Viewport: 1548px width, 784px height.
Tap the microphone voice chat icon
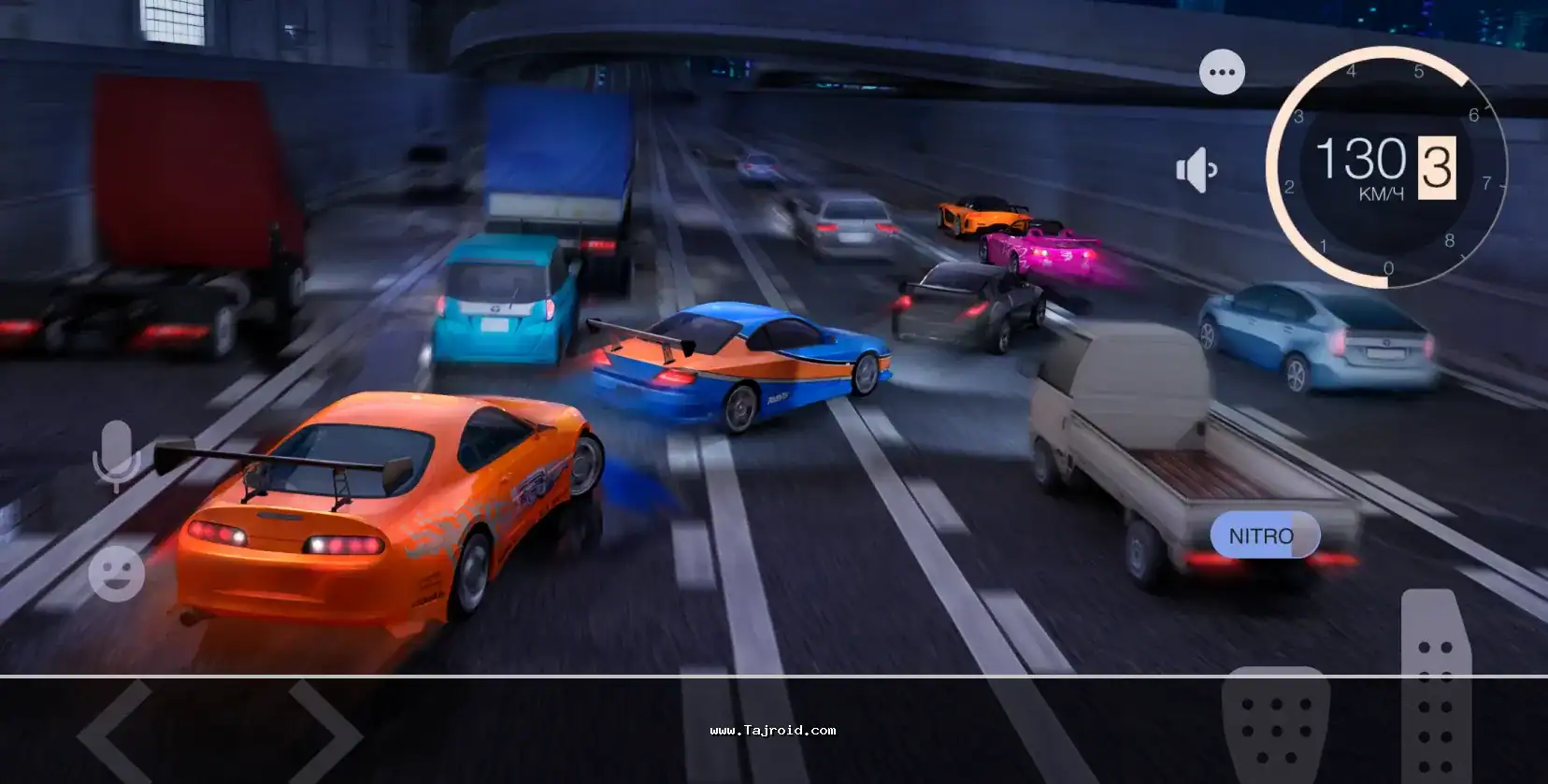pyautogui.click(x=117, y=454)
